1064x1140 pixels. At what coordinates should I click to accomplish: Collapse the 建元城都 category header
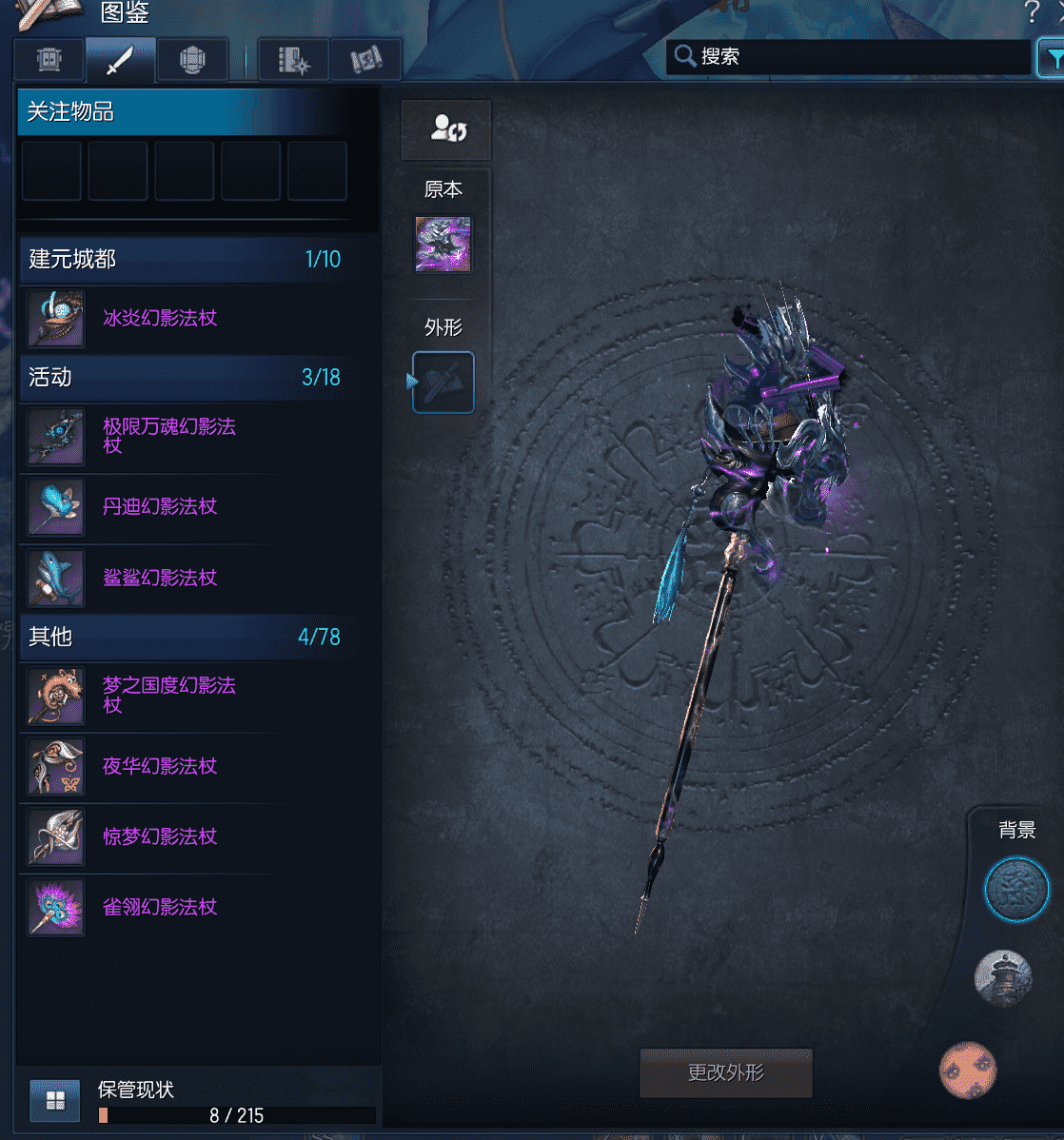click(x=183, y=260)
